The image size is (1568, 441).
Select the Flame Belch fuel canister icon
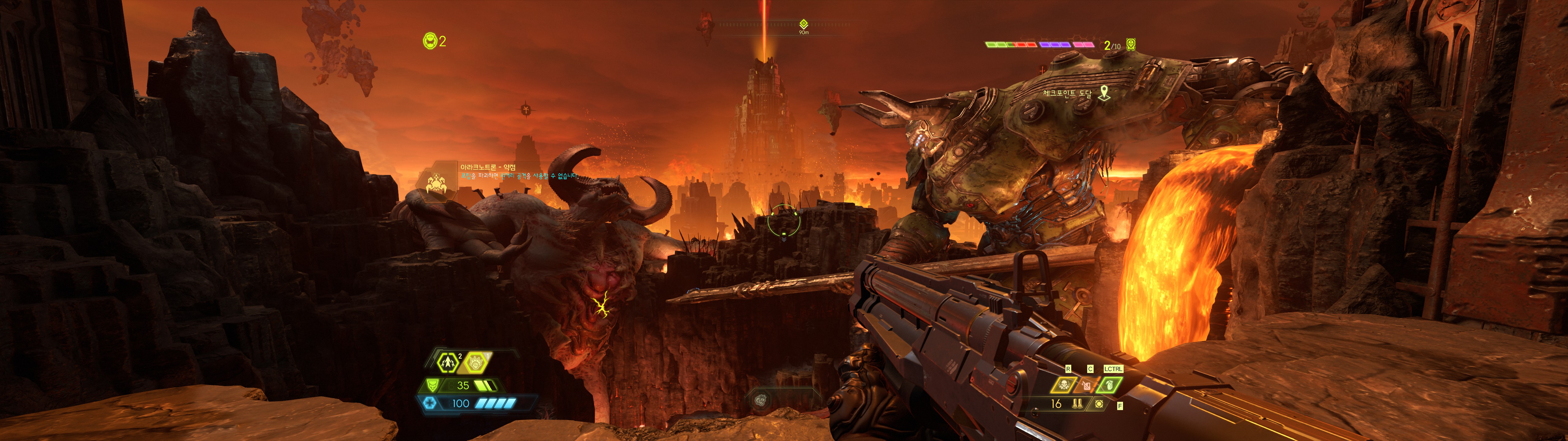click(1087, 385)
